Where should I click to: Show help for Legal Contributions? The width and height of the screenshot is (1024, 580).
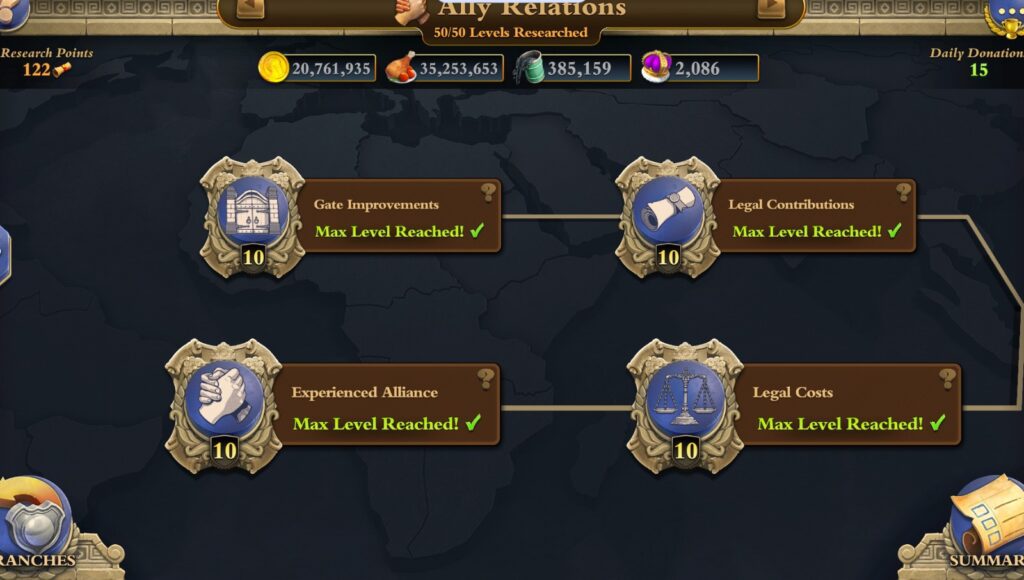click(904, 192)
